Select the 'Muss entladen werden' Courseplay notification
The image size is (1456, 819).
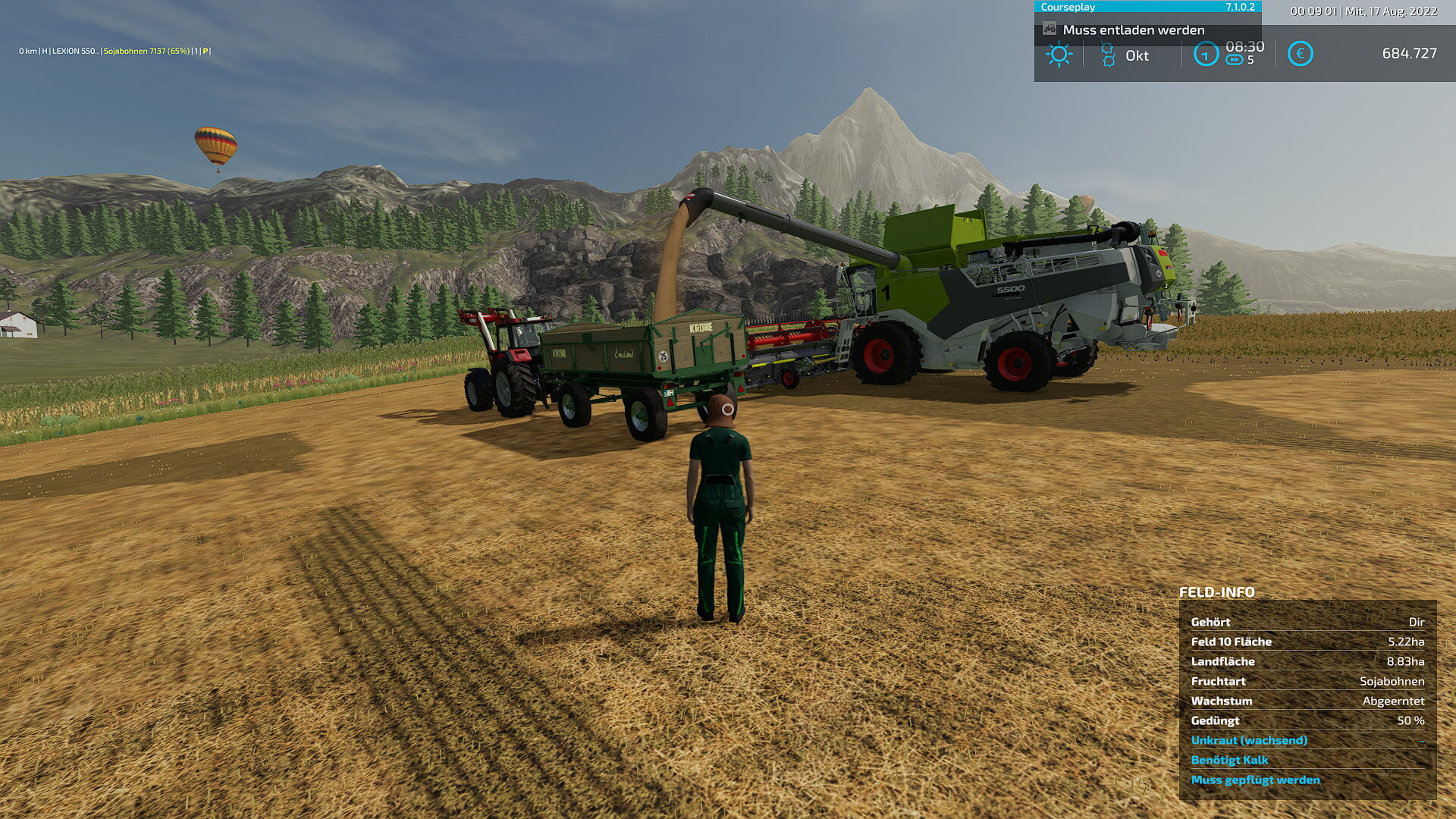pyautogui.click(x=1133, y=30)
